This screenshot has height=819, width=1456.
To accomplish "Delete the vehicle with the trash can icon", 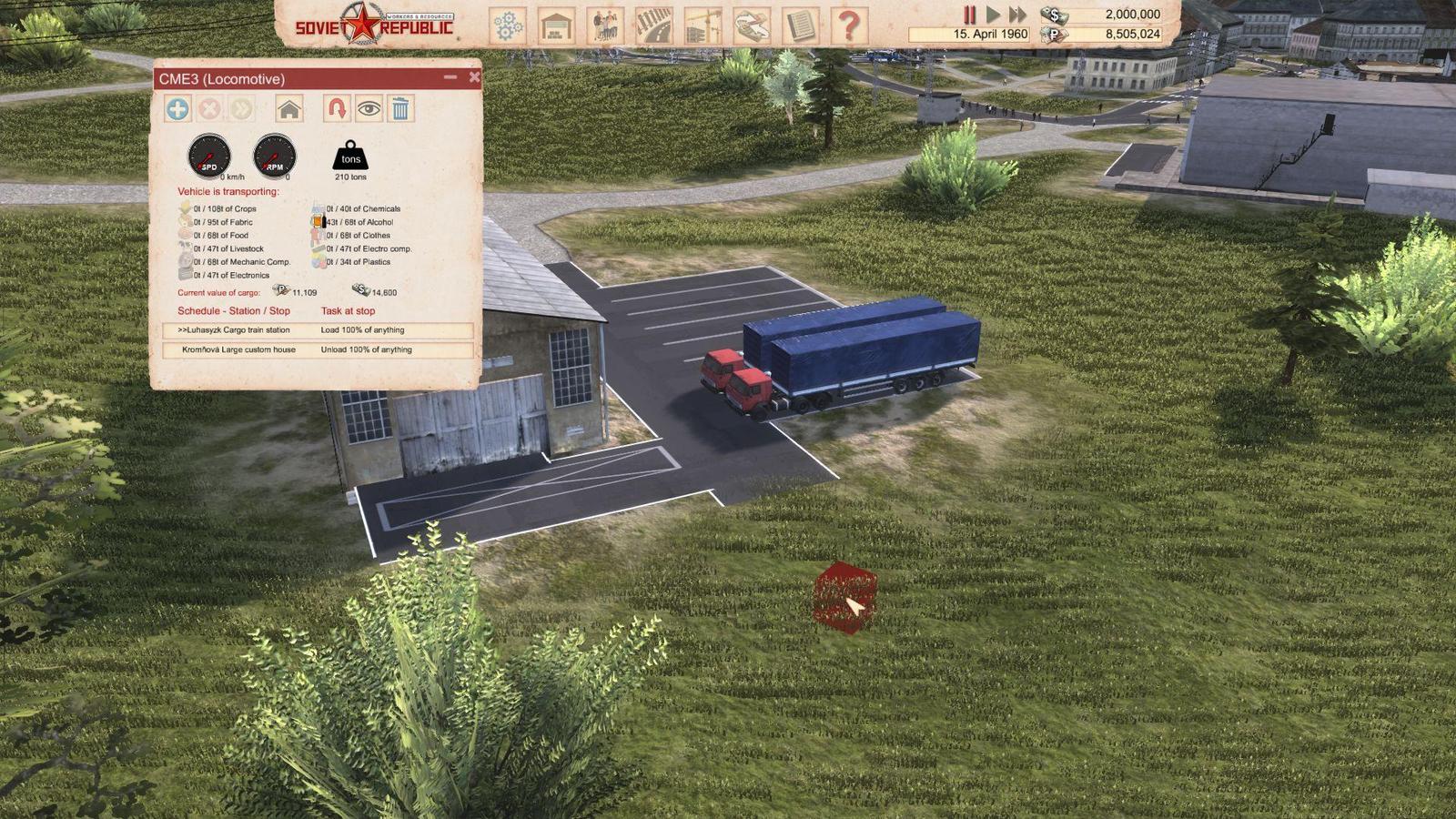I will tap(400, 109).
